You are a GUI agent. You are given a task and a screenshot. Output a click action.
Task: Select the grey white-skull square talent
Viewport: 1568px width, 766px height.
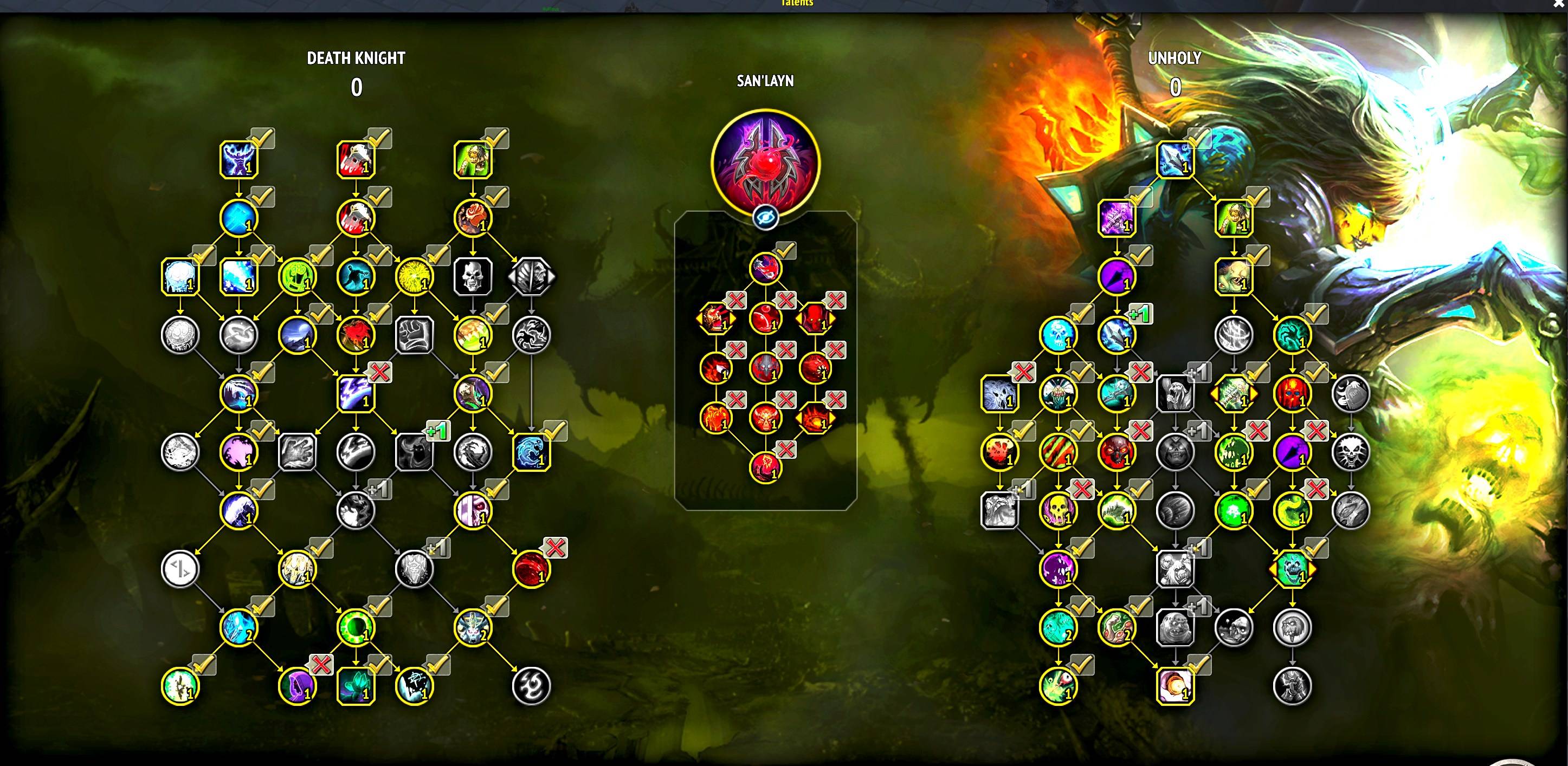(473, 277)
